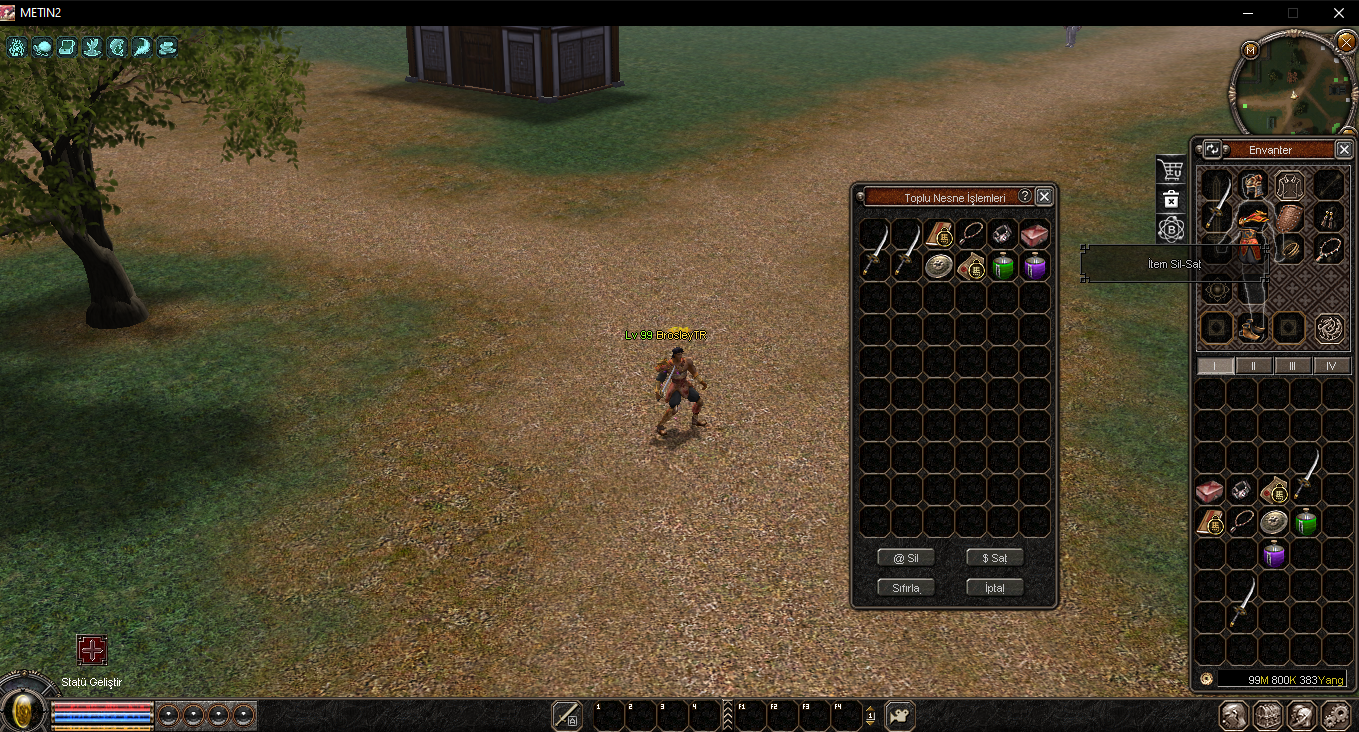1359x732 pixels.
Task: Click the '@ Sil' delete button
Action: (905, 558)
